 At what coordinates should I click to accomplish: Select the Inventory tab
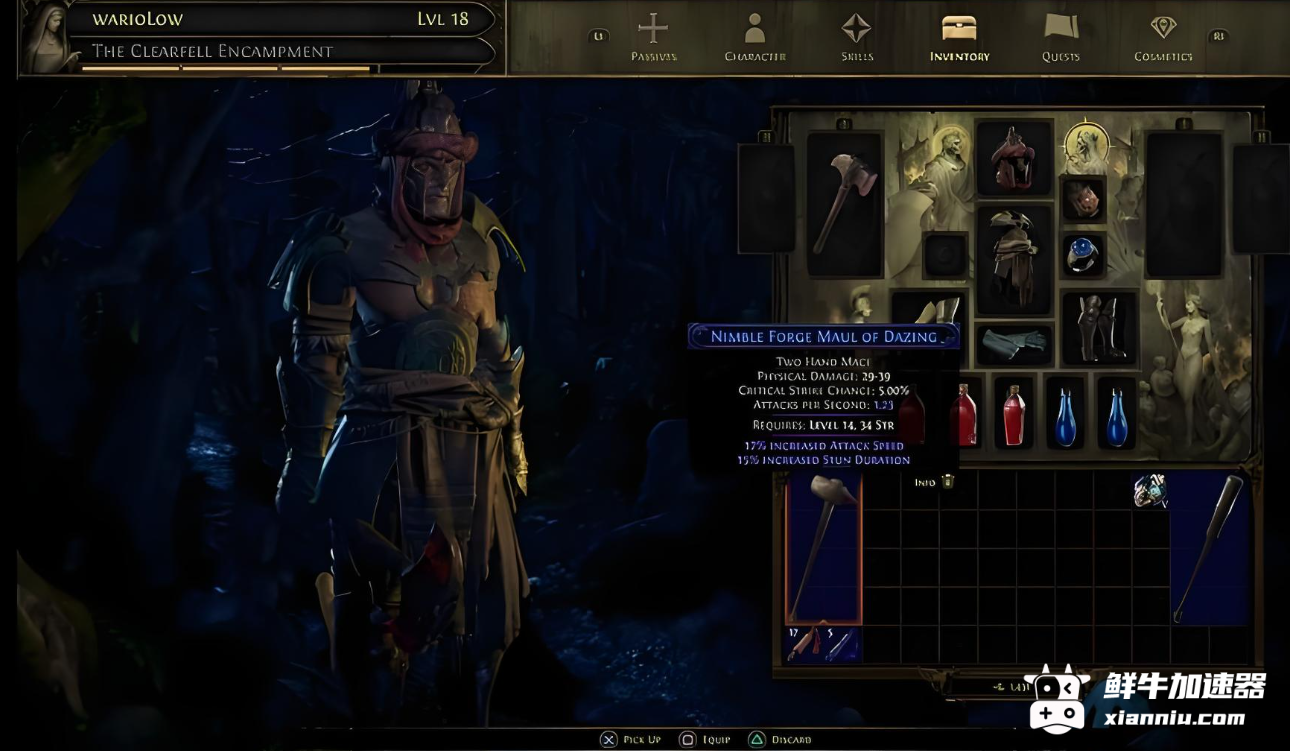pyautogui.click(x=959, y=38)
